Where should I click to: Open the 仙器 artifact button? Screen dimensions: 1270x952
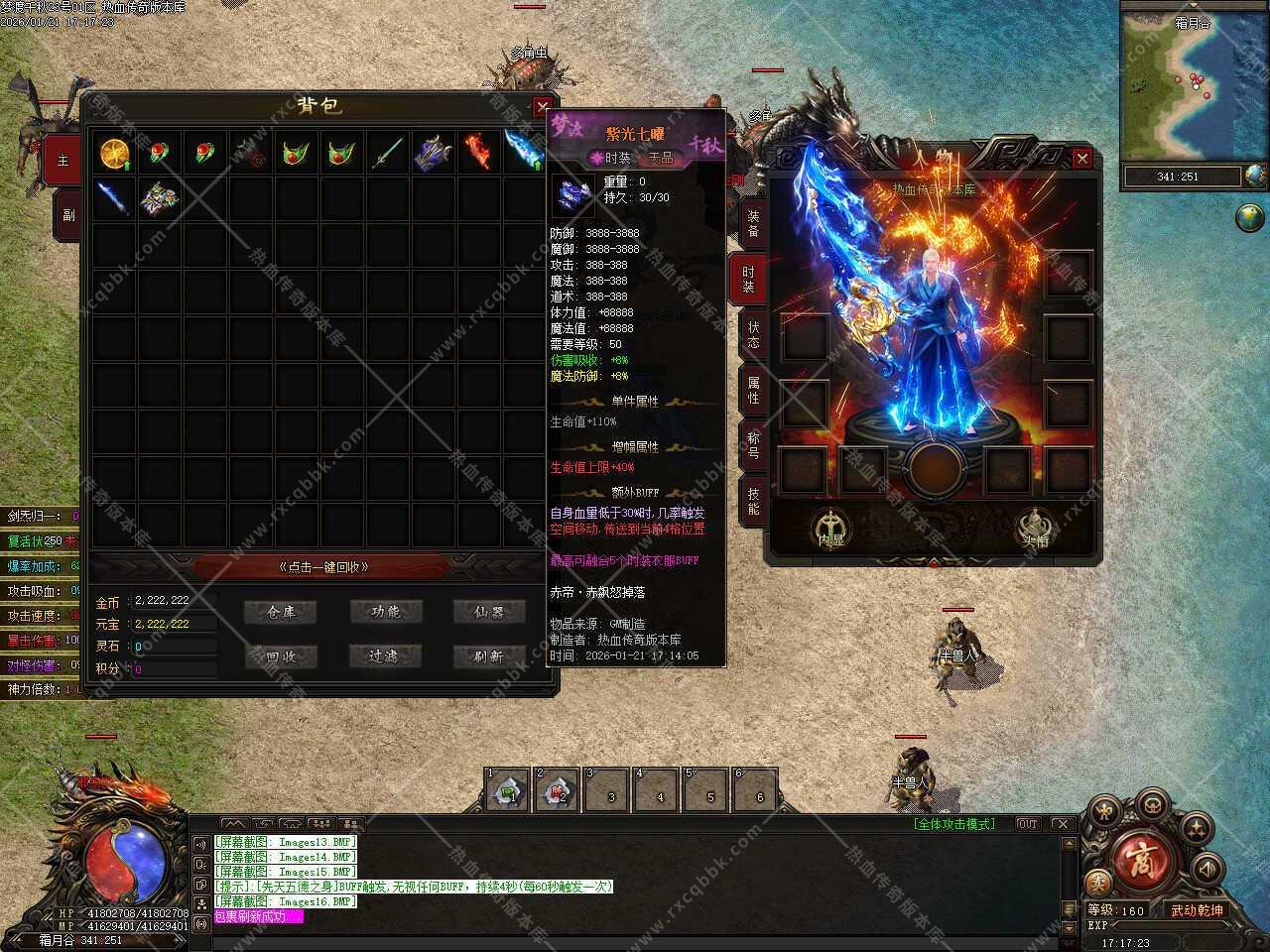pyautogui.click(x=489, y=613)
